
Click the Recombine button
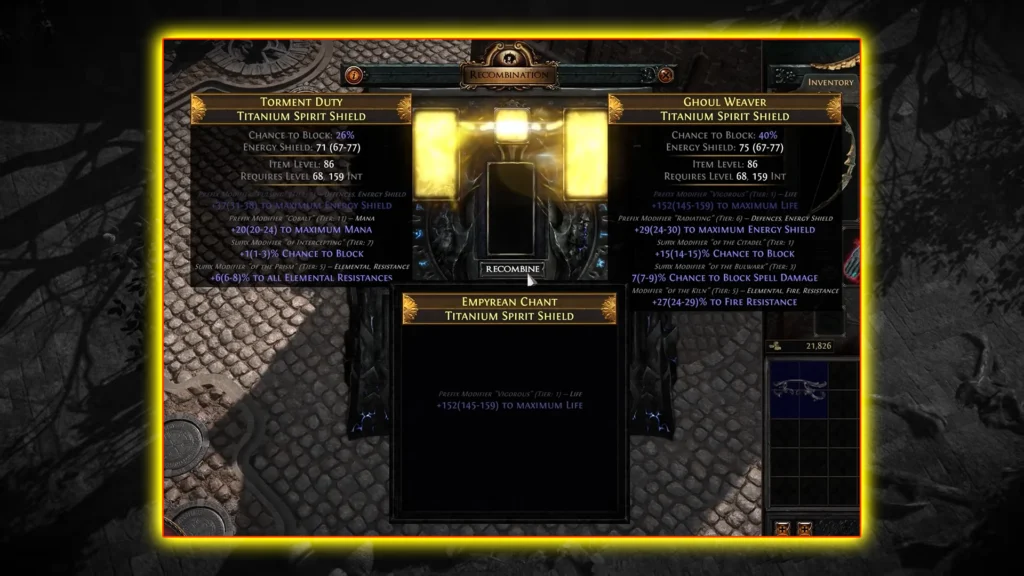click(511, 269)
